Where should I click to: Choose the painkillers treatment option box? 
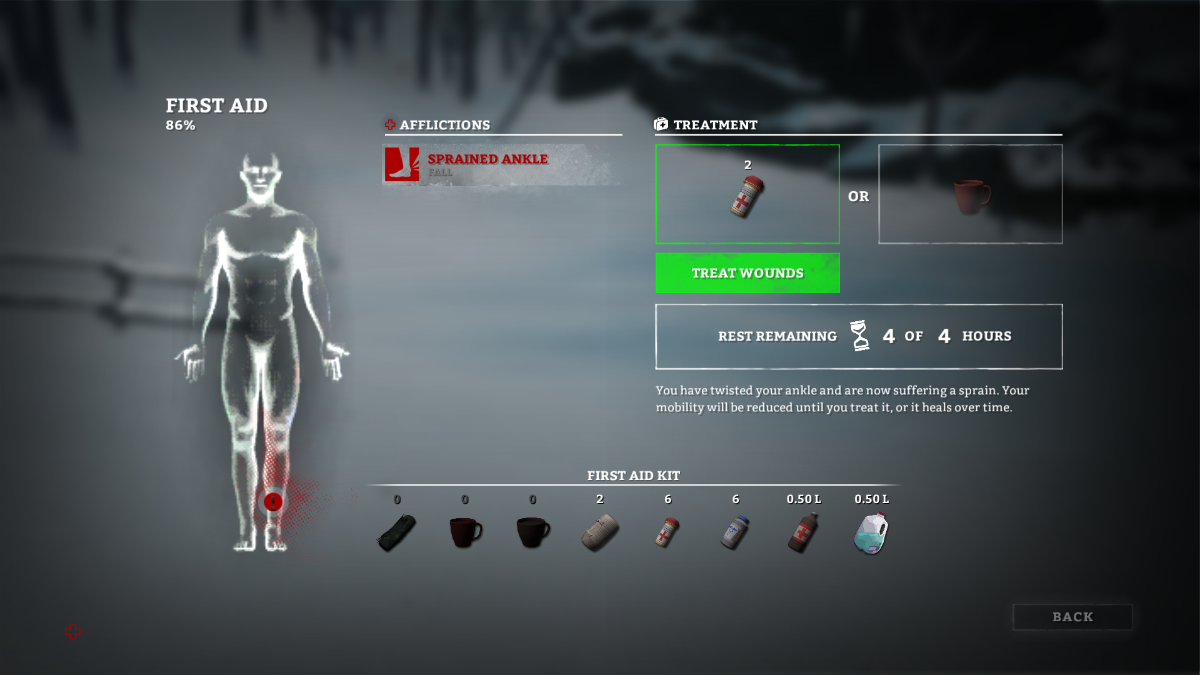[747, 194]
